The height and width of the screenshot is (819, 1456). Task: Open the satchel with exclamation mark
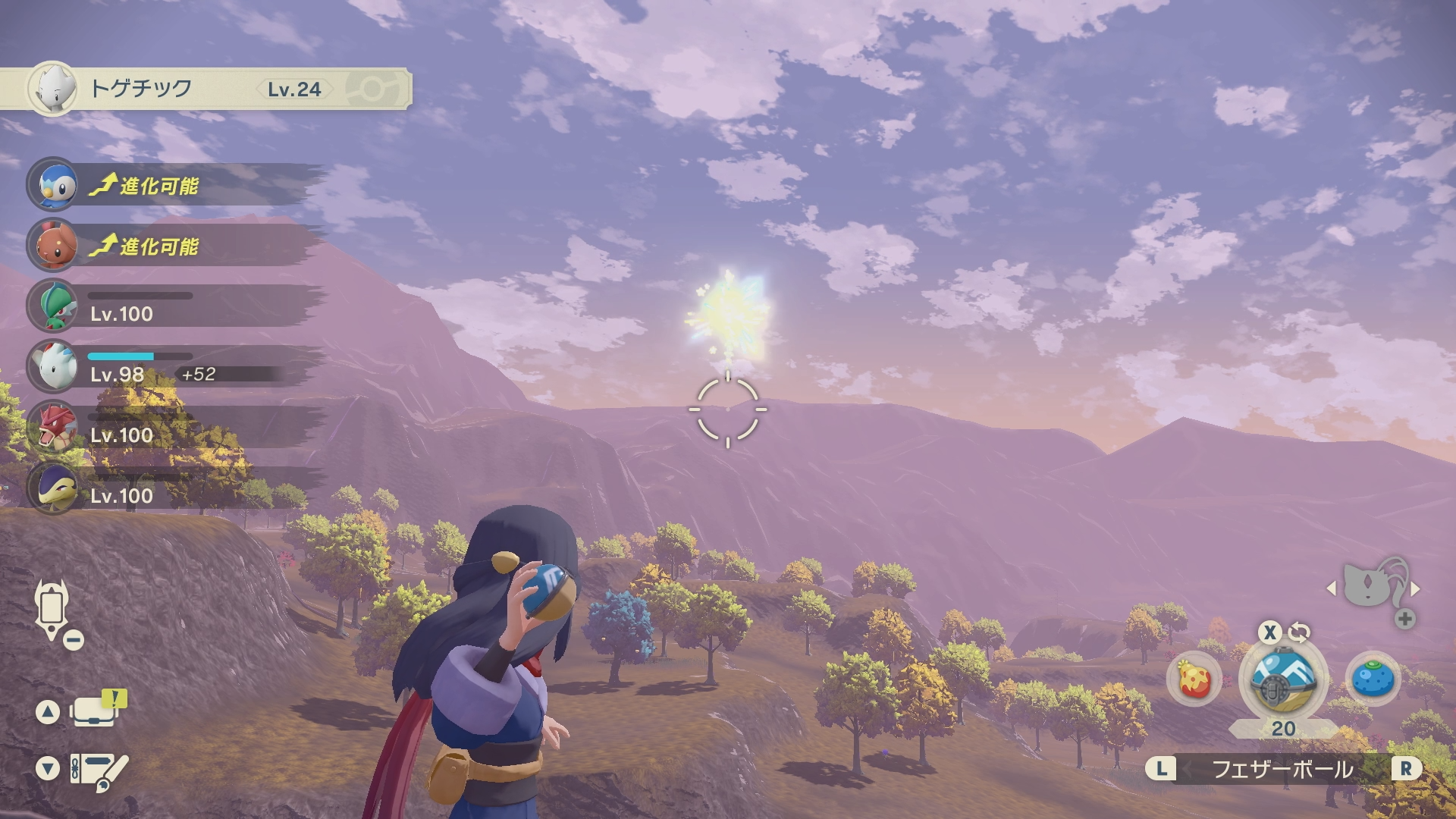pyautogui.click(x=95, y=711)
